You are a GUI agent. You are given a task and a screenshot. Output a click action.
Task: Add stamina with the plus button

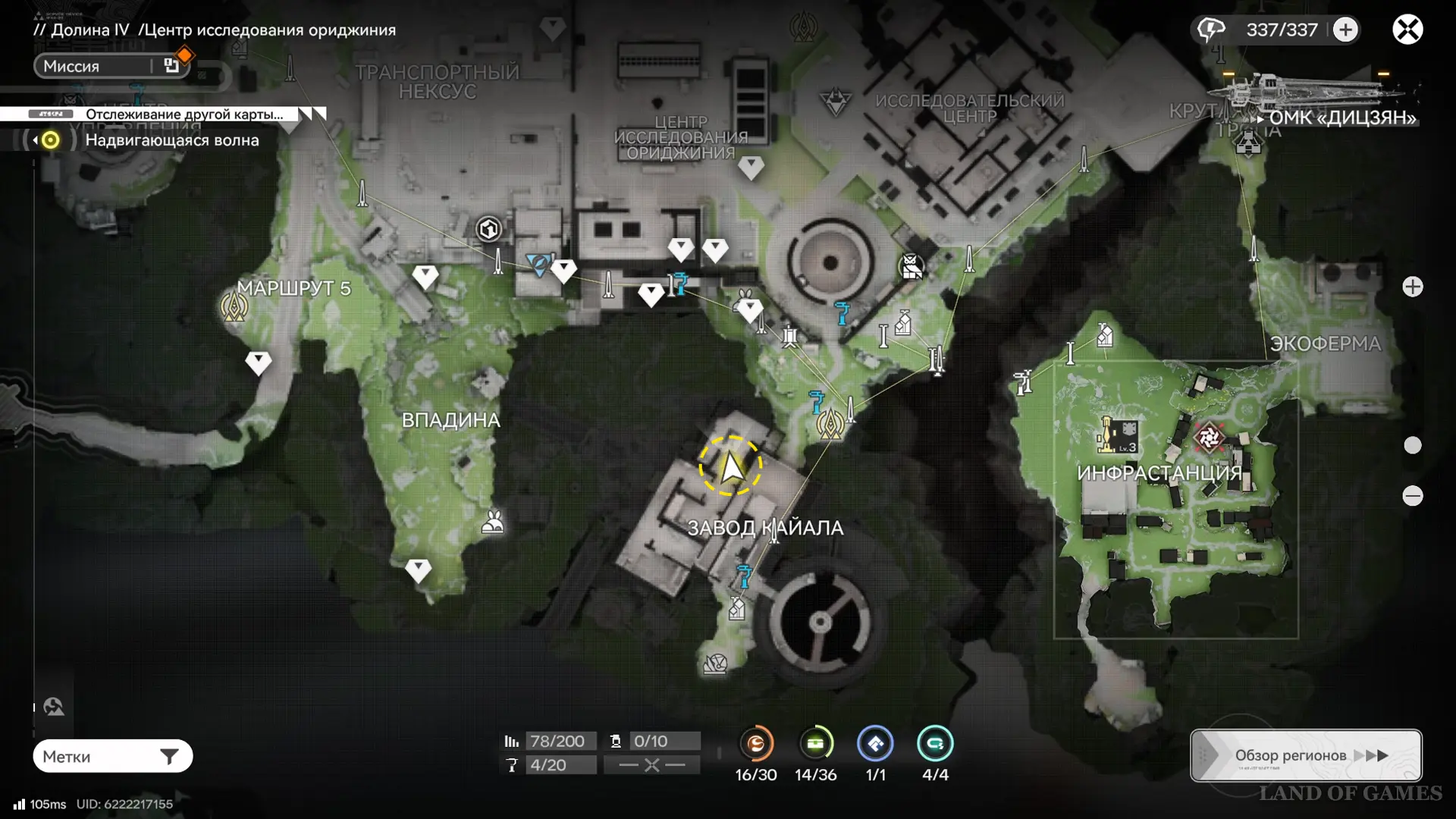point(1346,30)
